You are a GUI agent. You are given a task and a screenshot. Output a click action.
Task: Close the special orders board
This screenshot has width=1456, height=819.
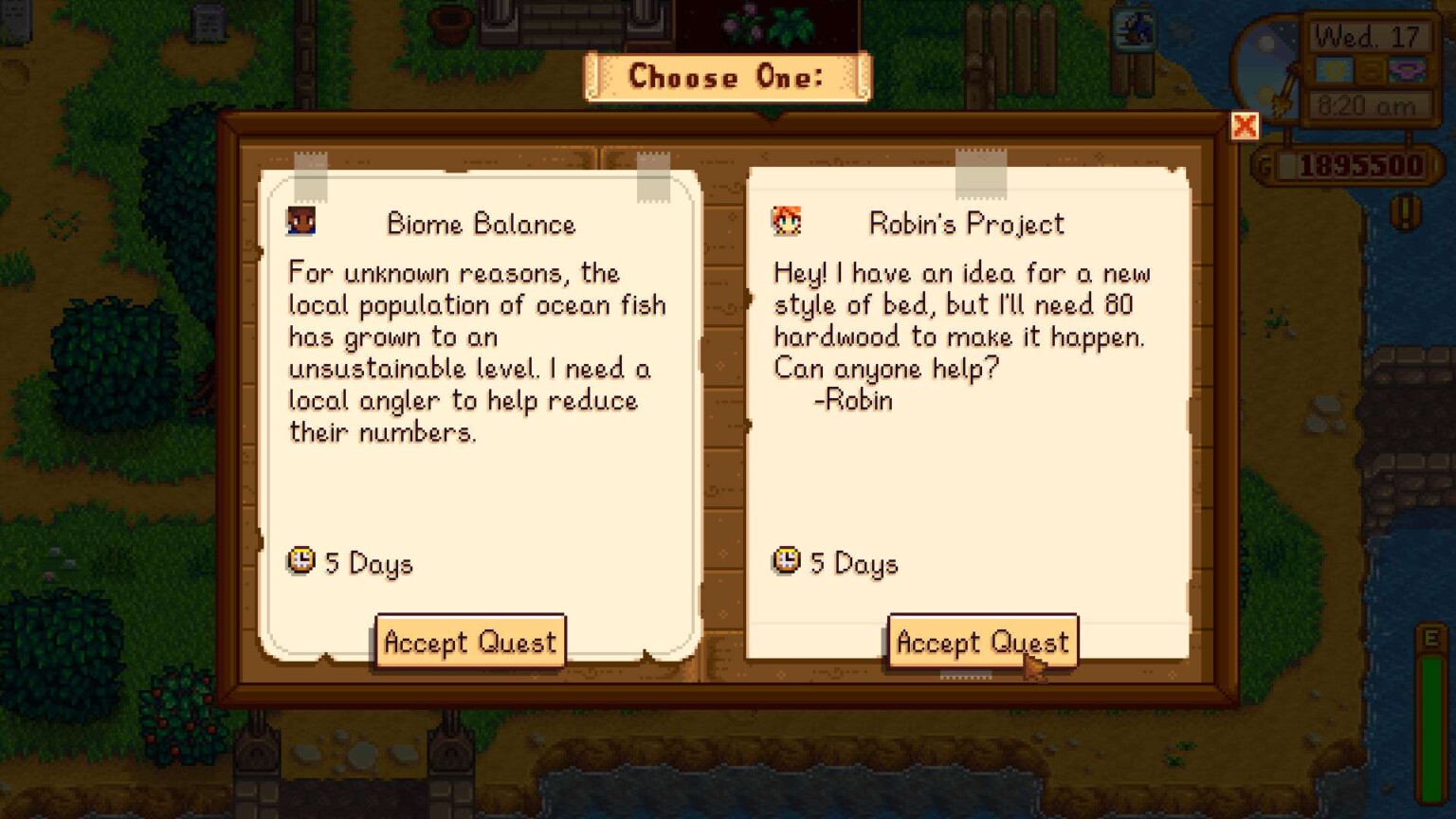pyautogui.click(x=1245, y=126)
